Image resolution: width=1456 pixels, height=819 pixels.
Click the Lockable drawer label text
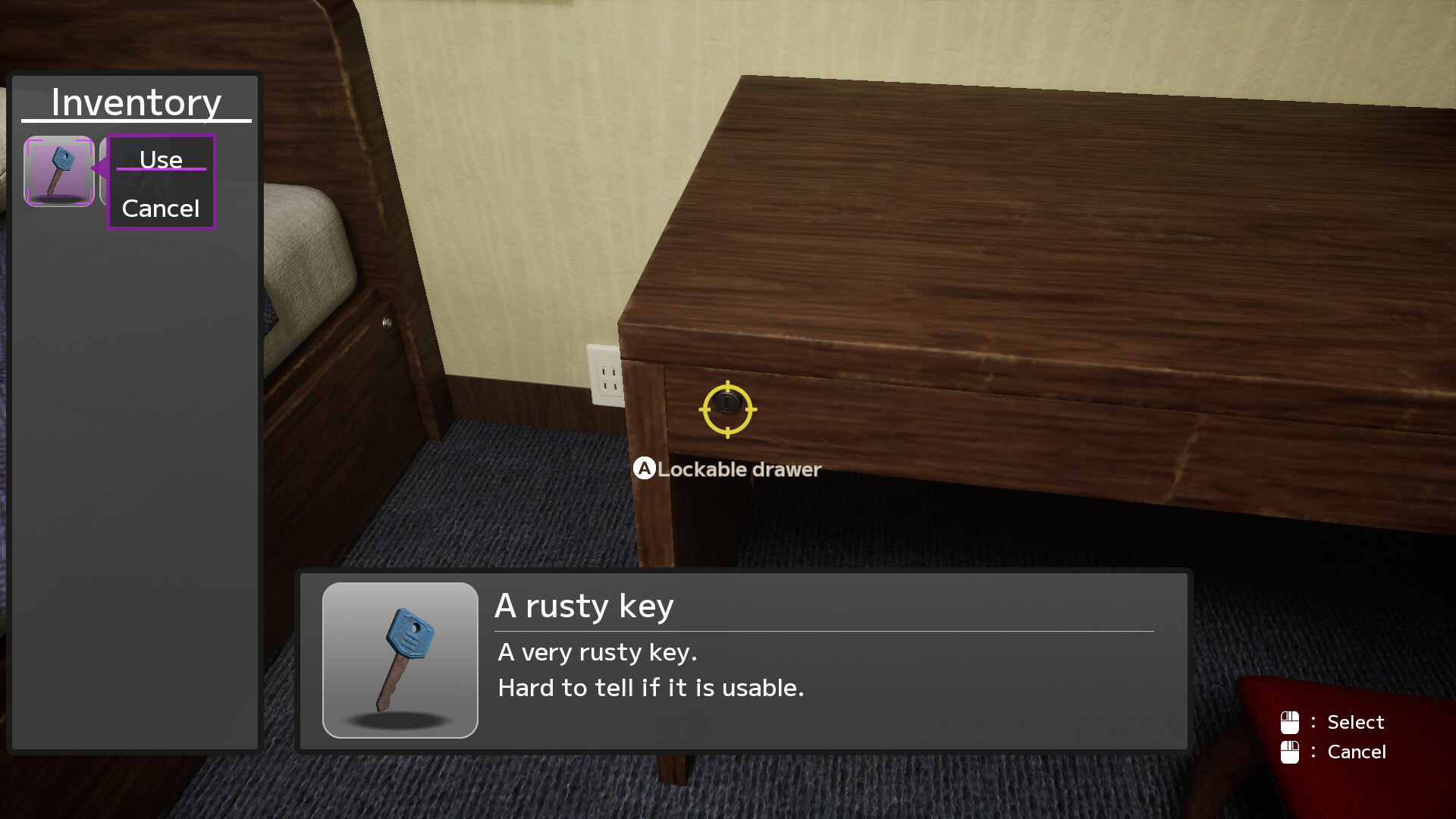[739, 469]
